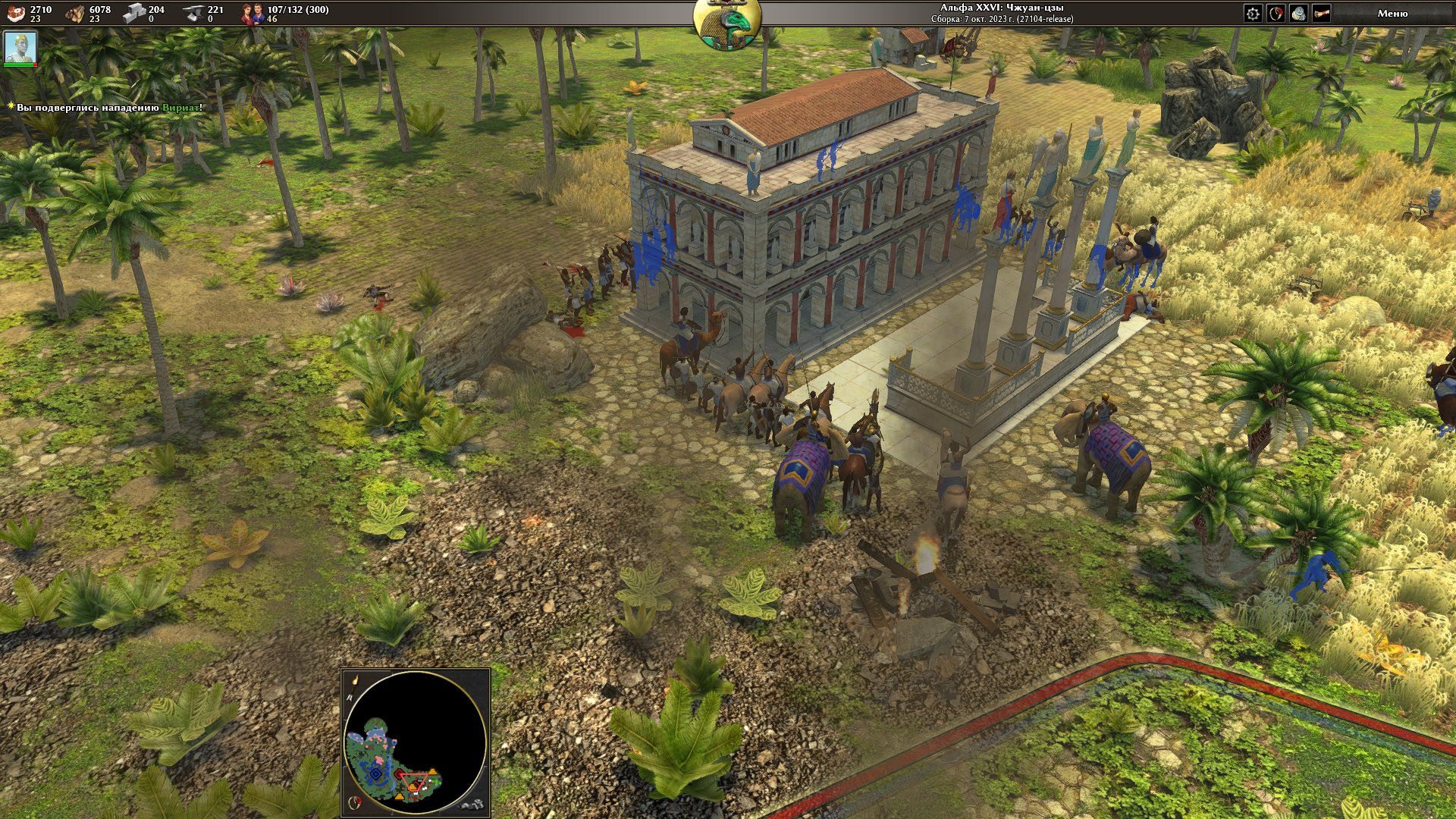Click the population counter icon

click(252, 13)
